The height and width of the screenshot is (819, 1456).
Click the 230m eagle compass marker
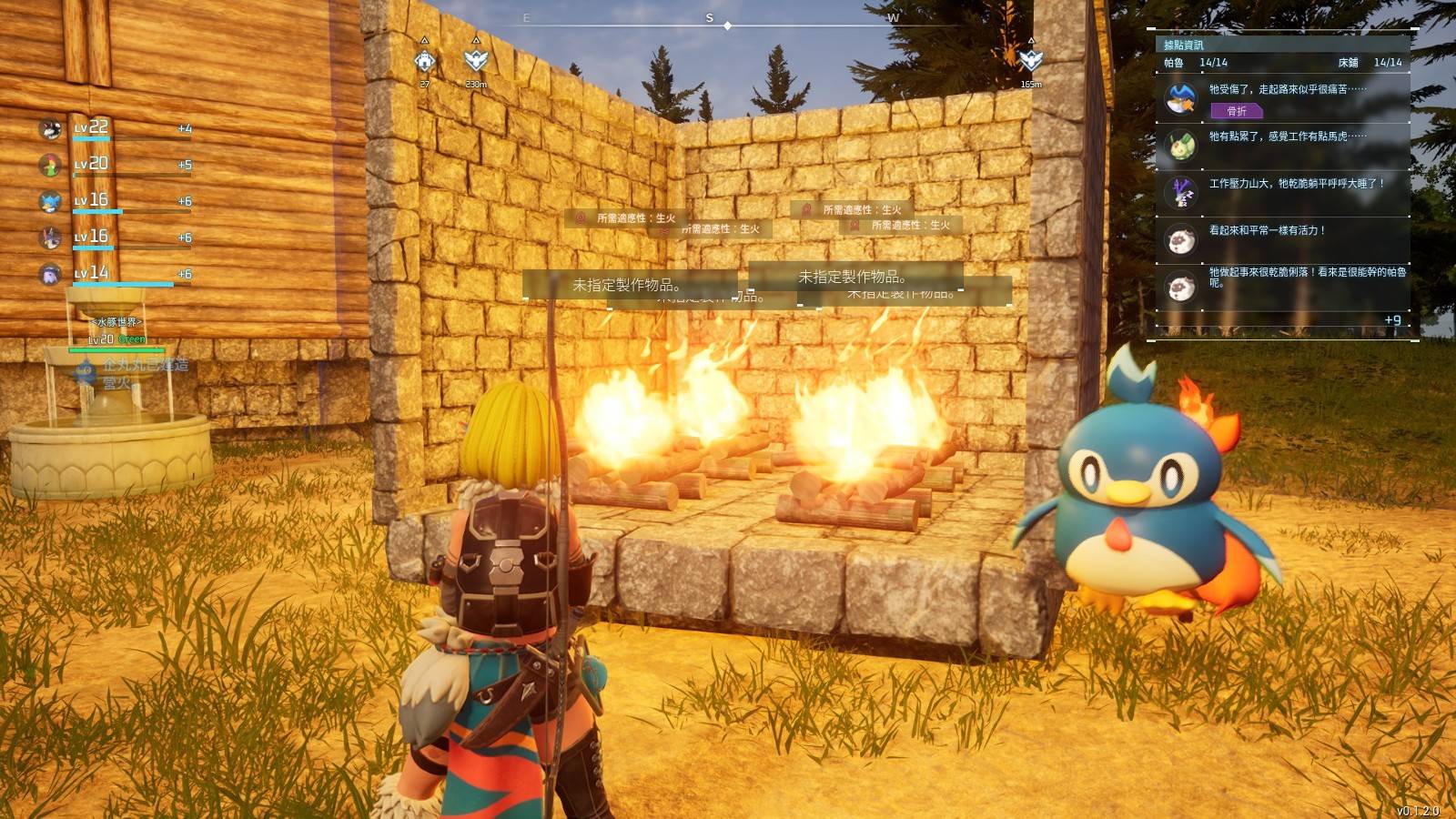tap(476, 61)
